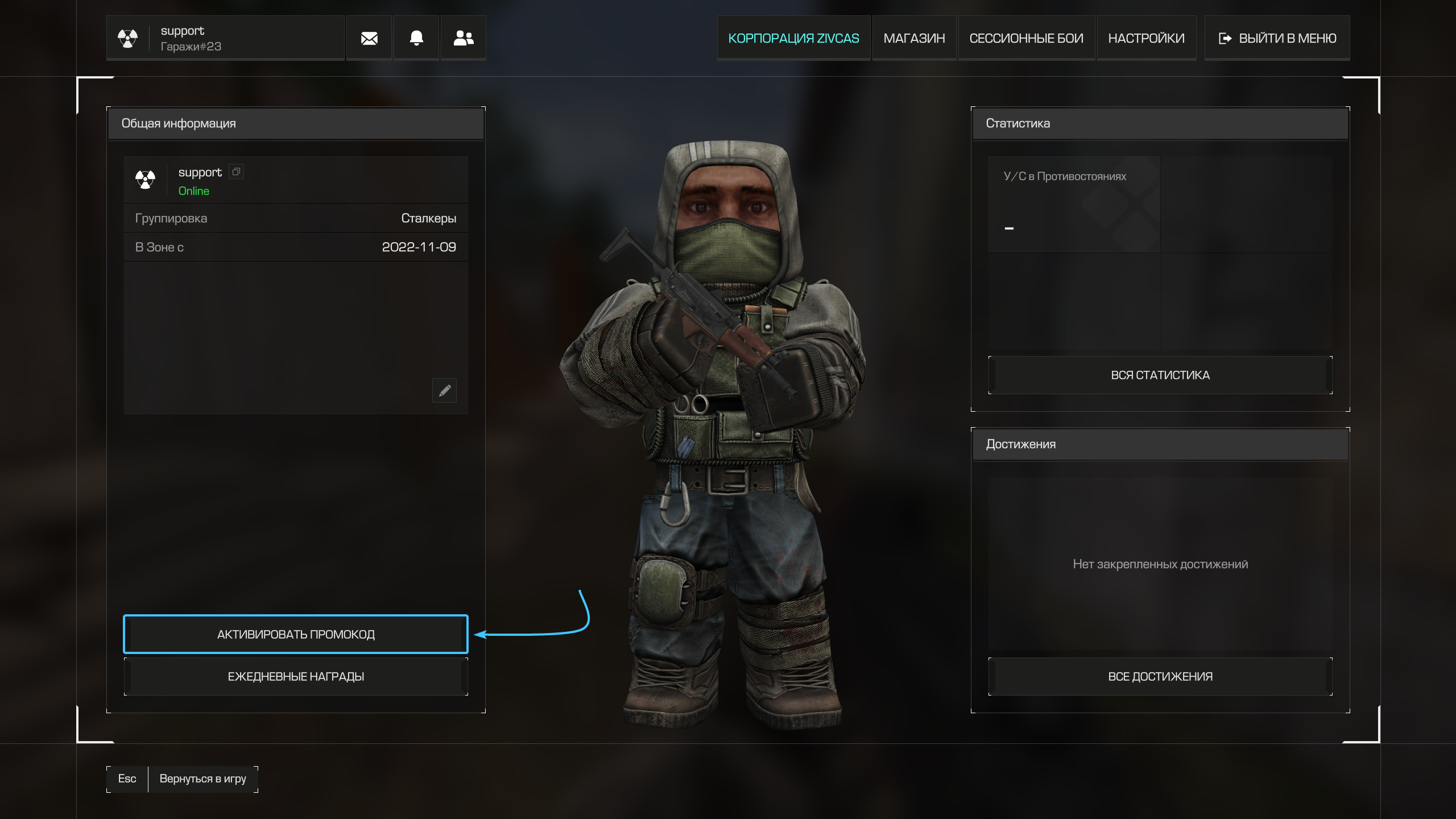View Все достижения achievements list
The image size is (1456, 819).
(x=1160, y=676)
